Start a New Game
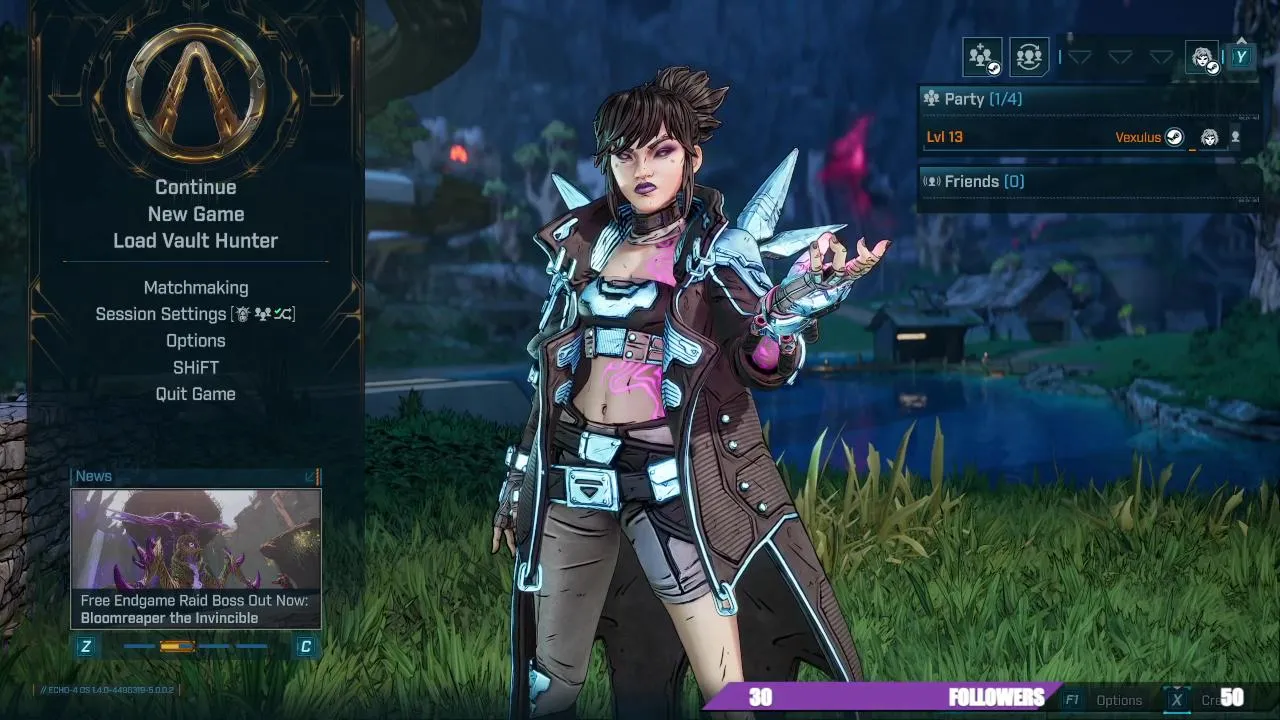This screenshot has height=720, width=1280. 196,214
